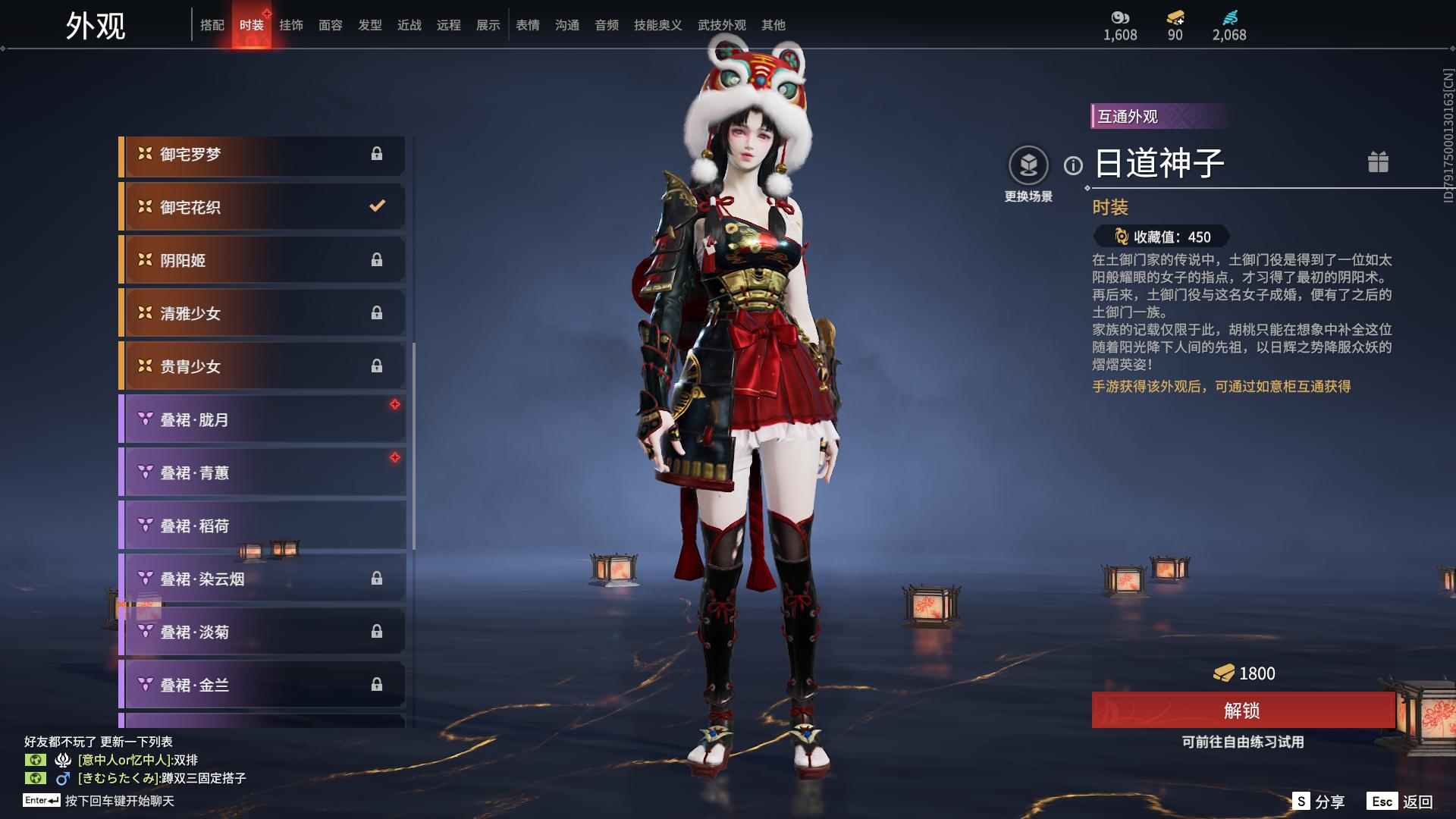This screenshot has width=1456, height=819.
Task: Click the coin currency icon showing 1,608
Action: tap(1120, 18)
